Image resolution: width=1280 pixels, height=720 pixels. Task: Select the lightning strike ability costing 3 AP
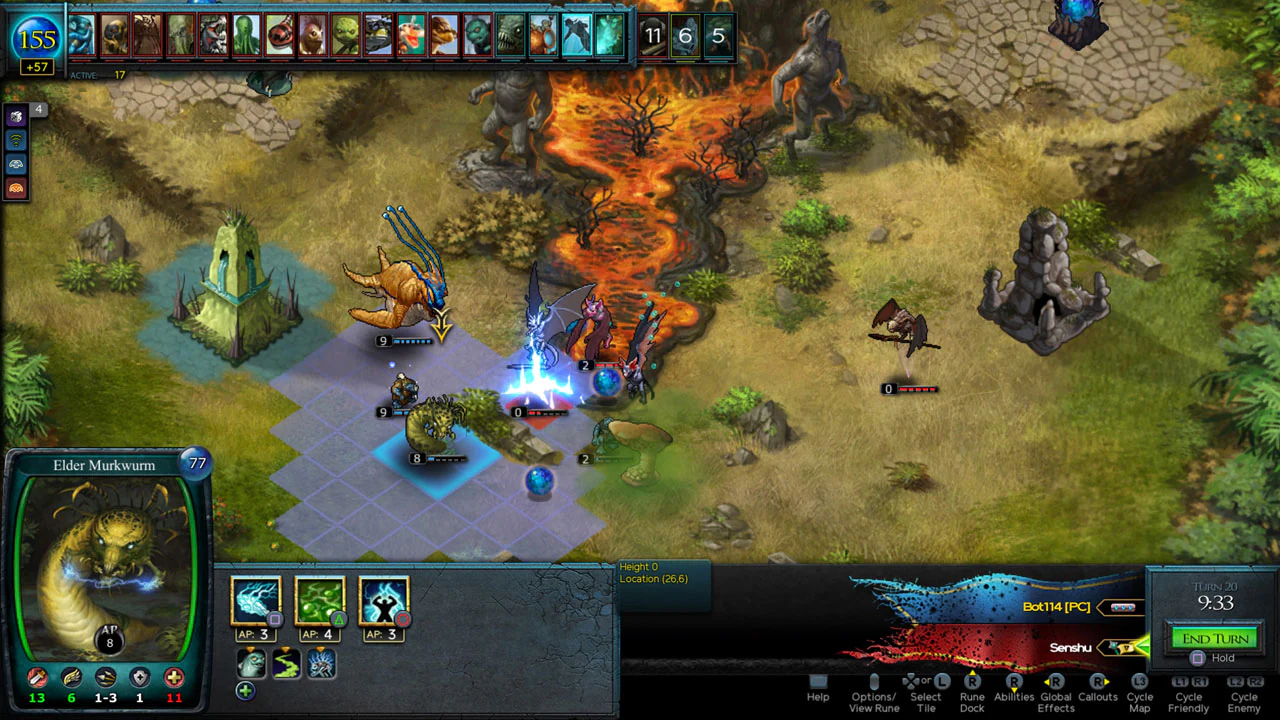(x=258, y=598)
